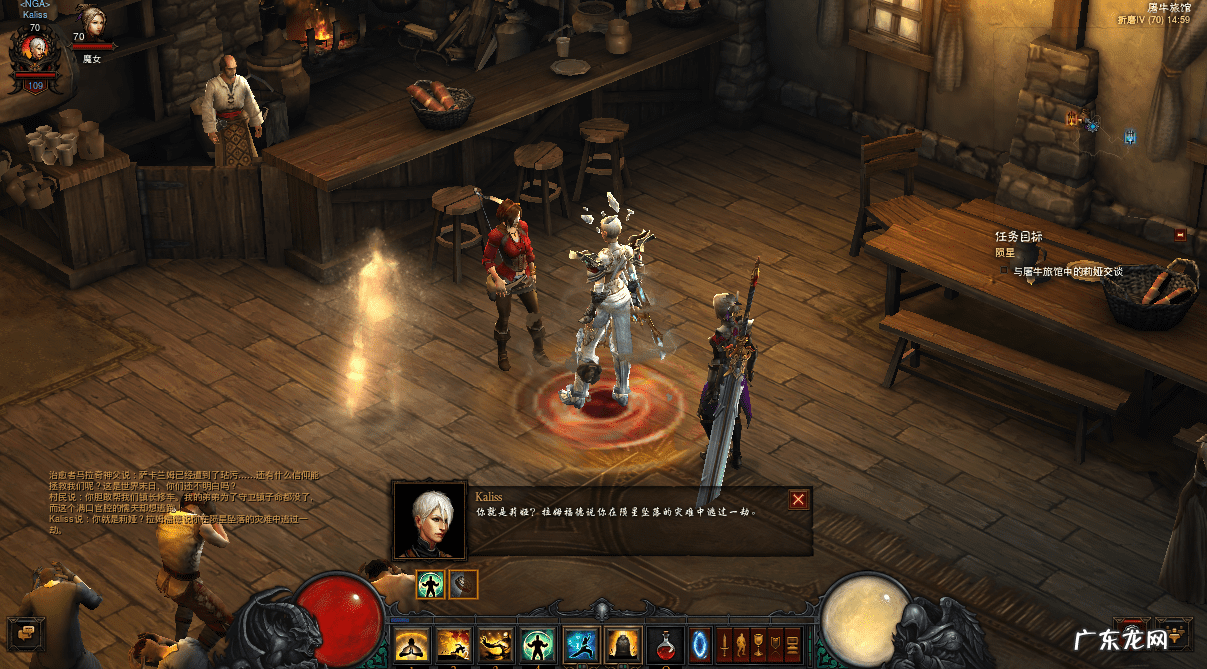Use the fiery dashing strike skill

[452, 643]
